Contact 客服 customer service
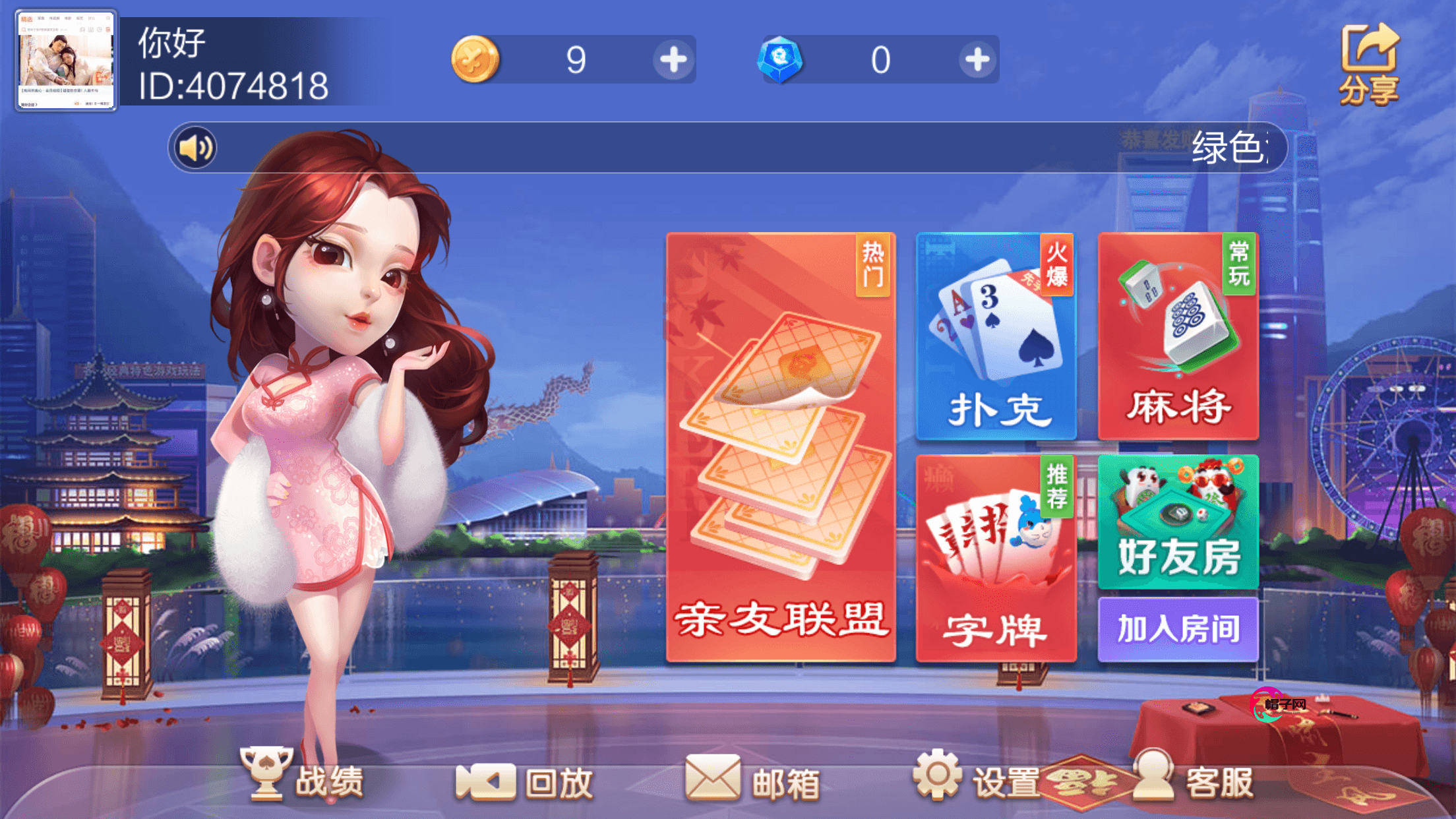Viewport: 1456px width, 819px height. 1207,781
